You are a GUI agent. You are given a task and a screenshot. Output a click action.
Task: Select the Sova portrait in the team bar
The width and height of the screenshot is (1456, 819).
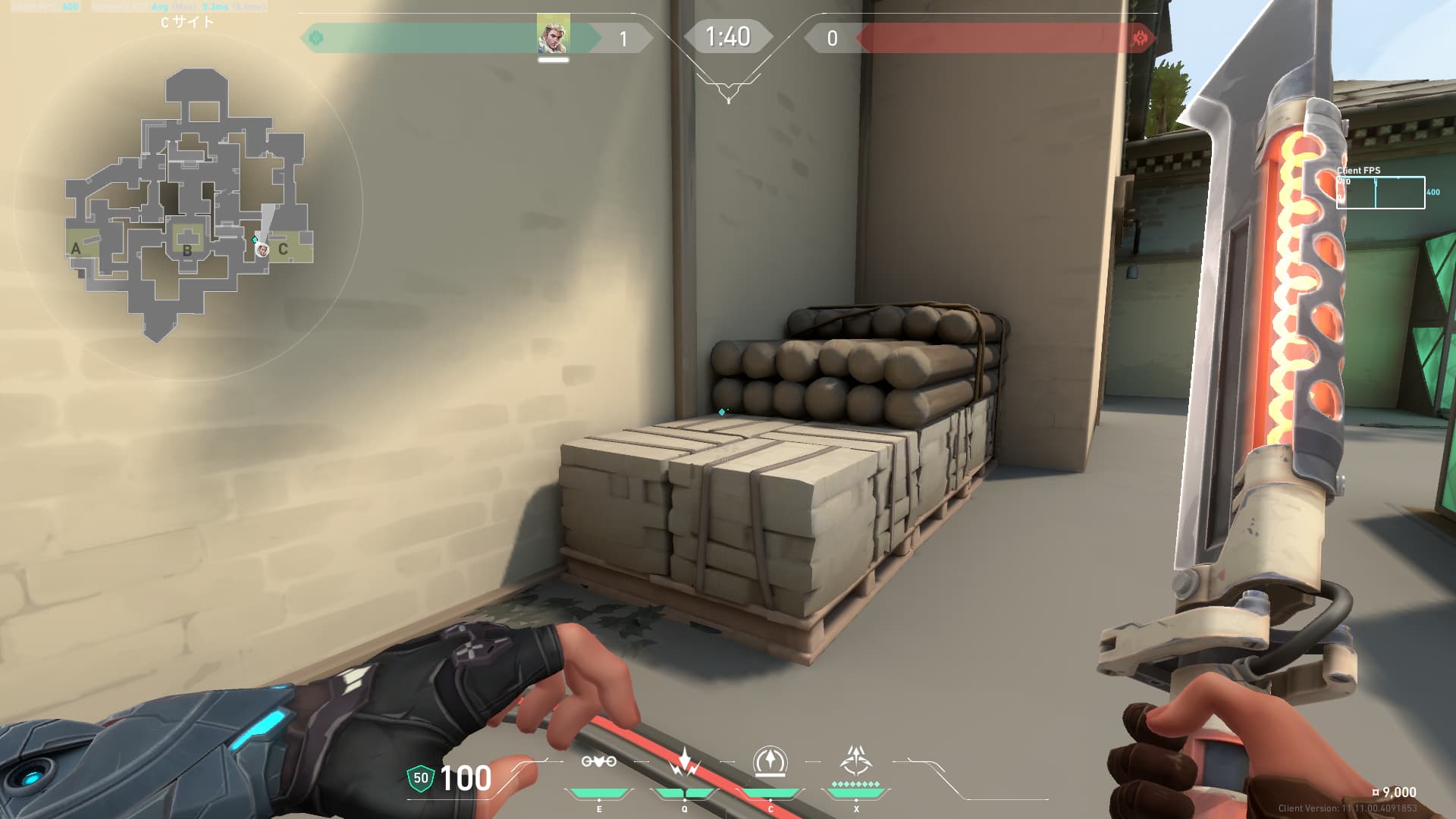pyautogui.click(x=553, y=36)
